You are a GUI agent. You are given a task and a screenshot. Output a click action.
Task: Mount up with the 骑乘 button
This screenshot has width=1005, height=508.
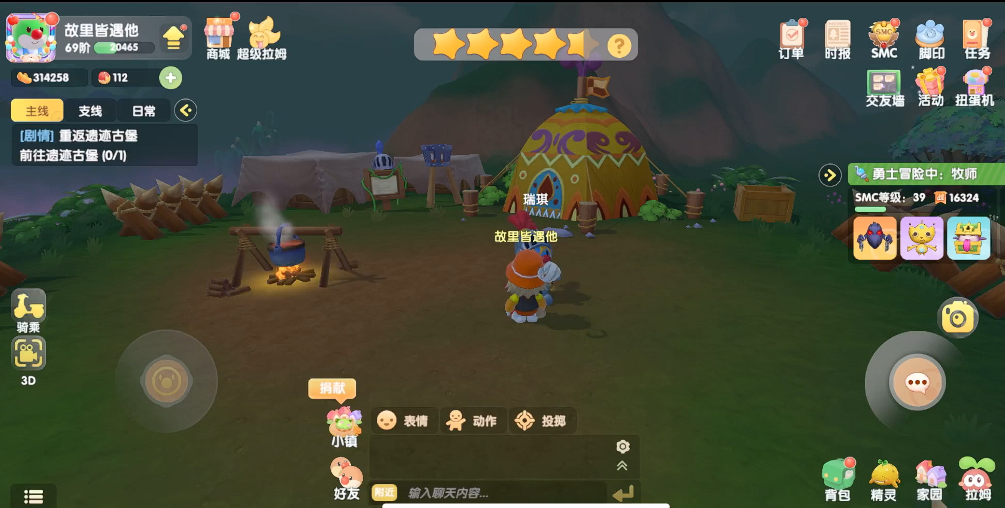[x=29, y=308]
